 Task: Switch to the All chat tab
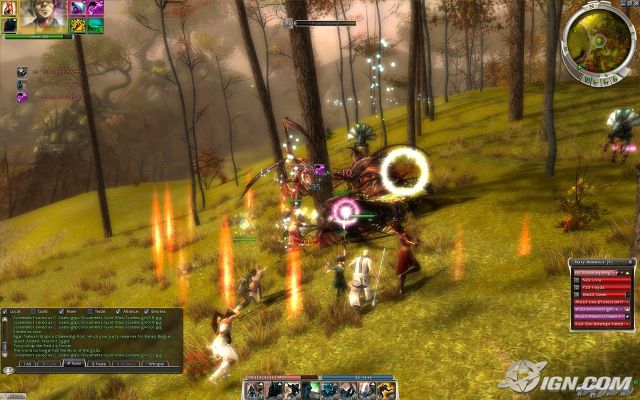click(x=28, y=364)
